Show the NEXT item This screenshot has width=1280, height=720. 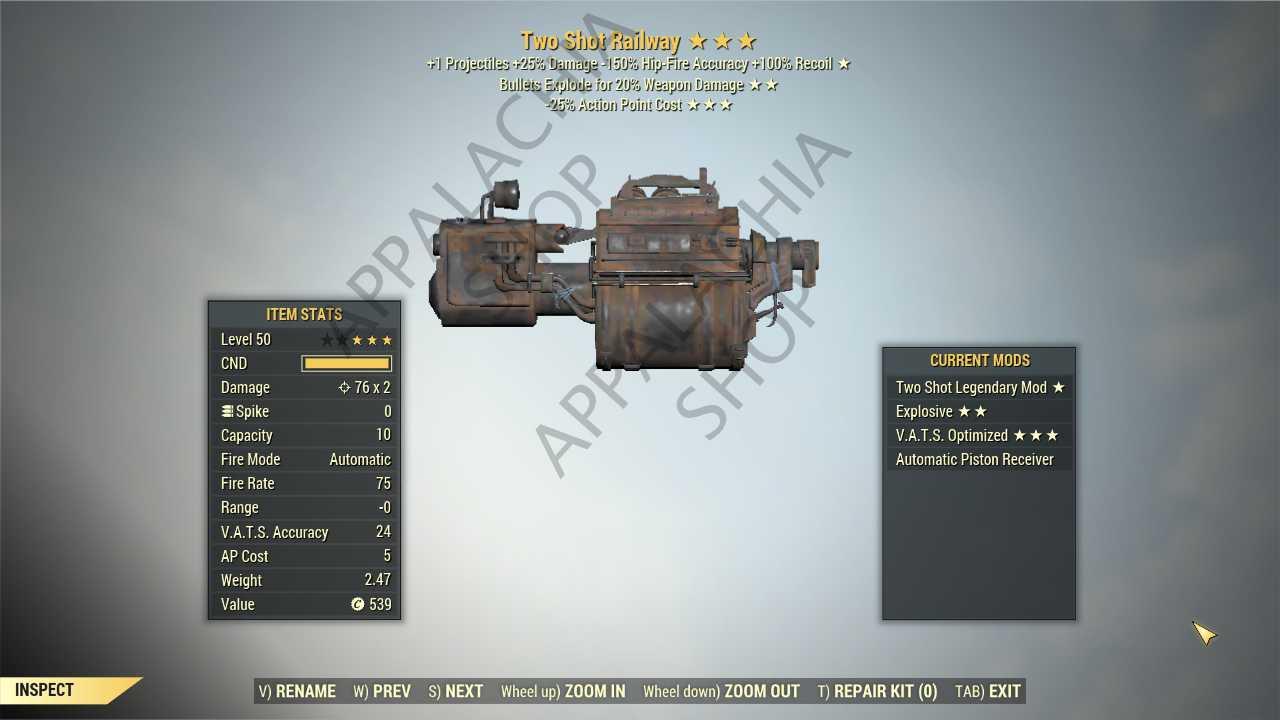click(456, 691)
